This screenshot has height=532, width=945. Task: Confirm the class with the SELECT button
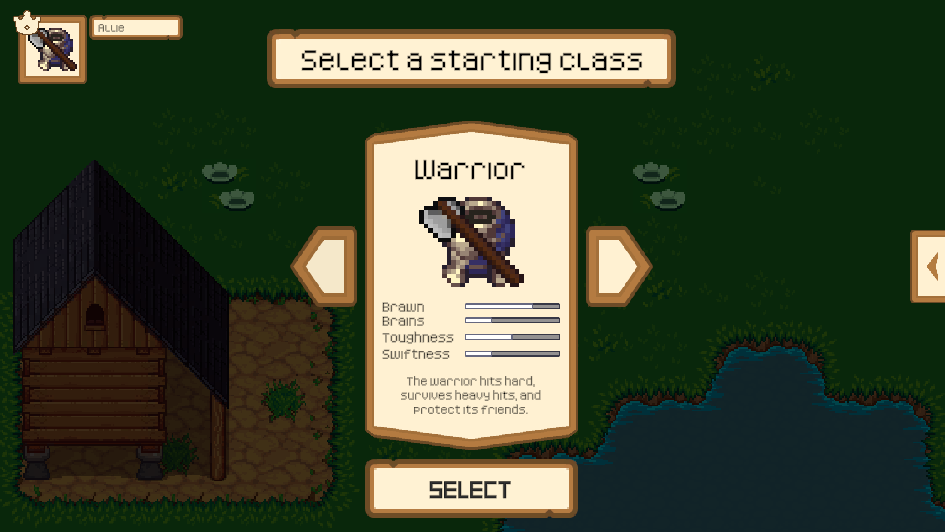[x=471, y=489]
